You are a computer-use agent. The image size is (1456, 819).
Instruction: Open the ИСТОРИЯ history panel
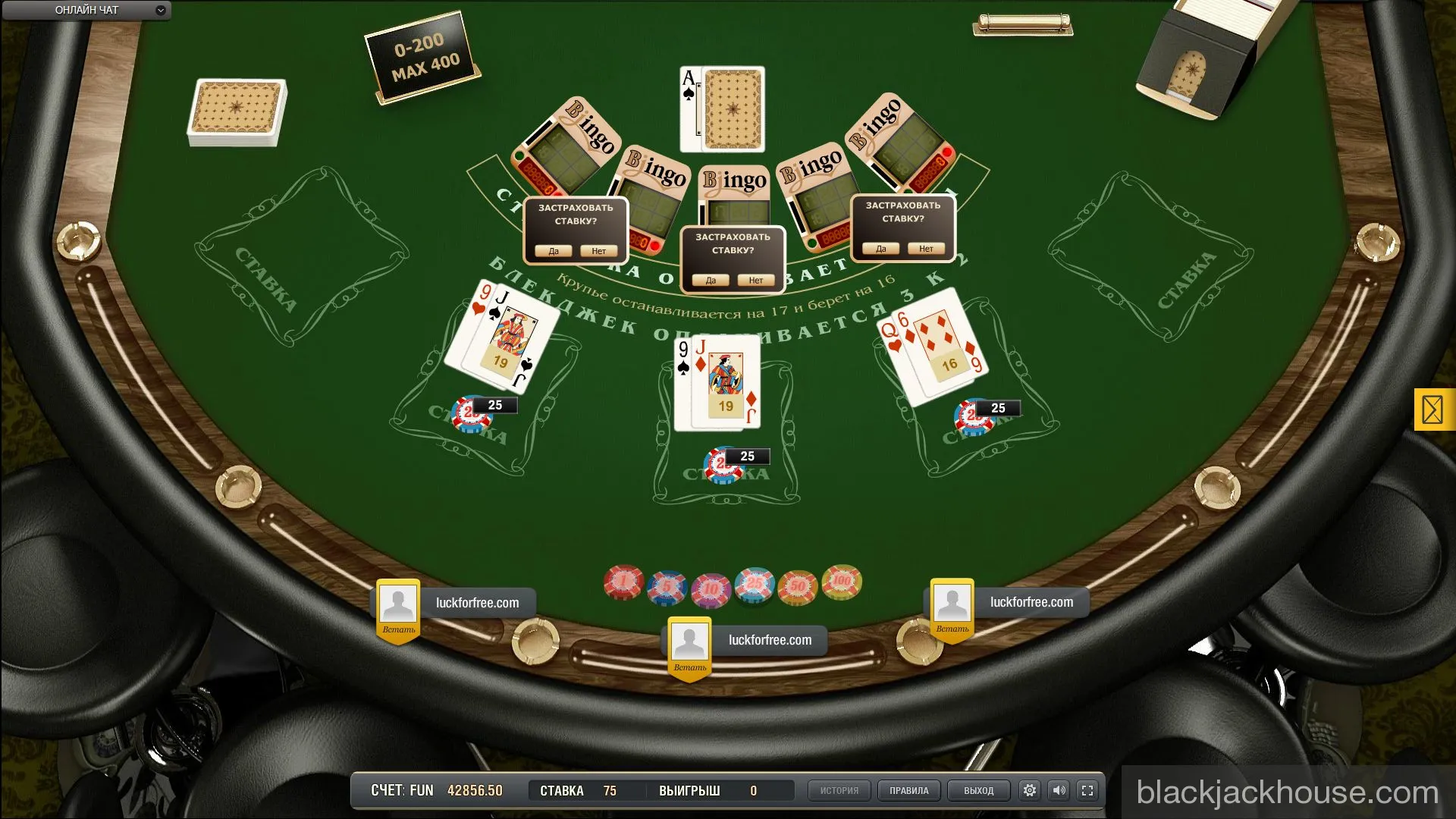click(x=839, y=789)
